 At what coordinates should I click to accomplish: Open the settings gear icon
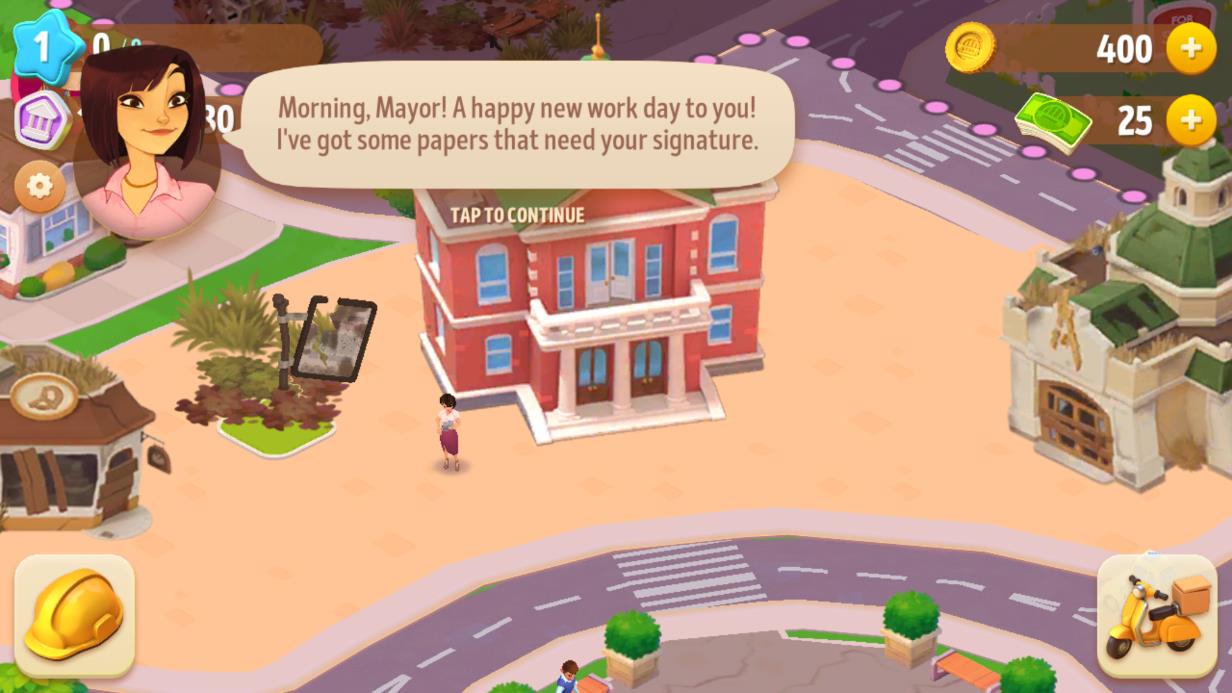click(x=40, y=186)
